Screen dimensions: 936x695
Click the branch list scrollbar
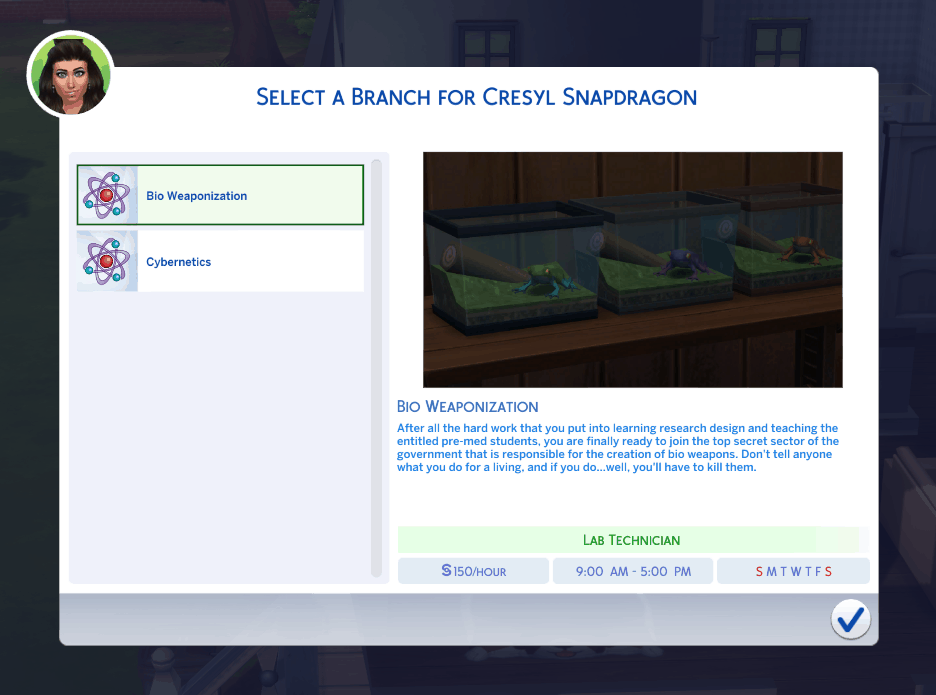coord(376,367)
